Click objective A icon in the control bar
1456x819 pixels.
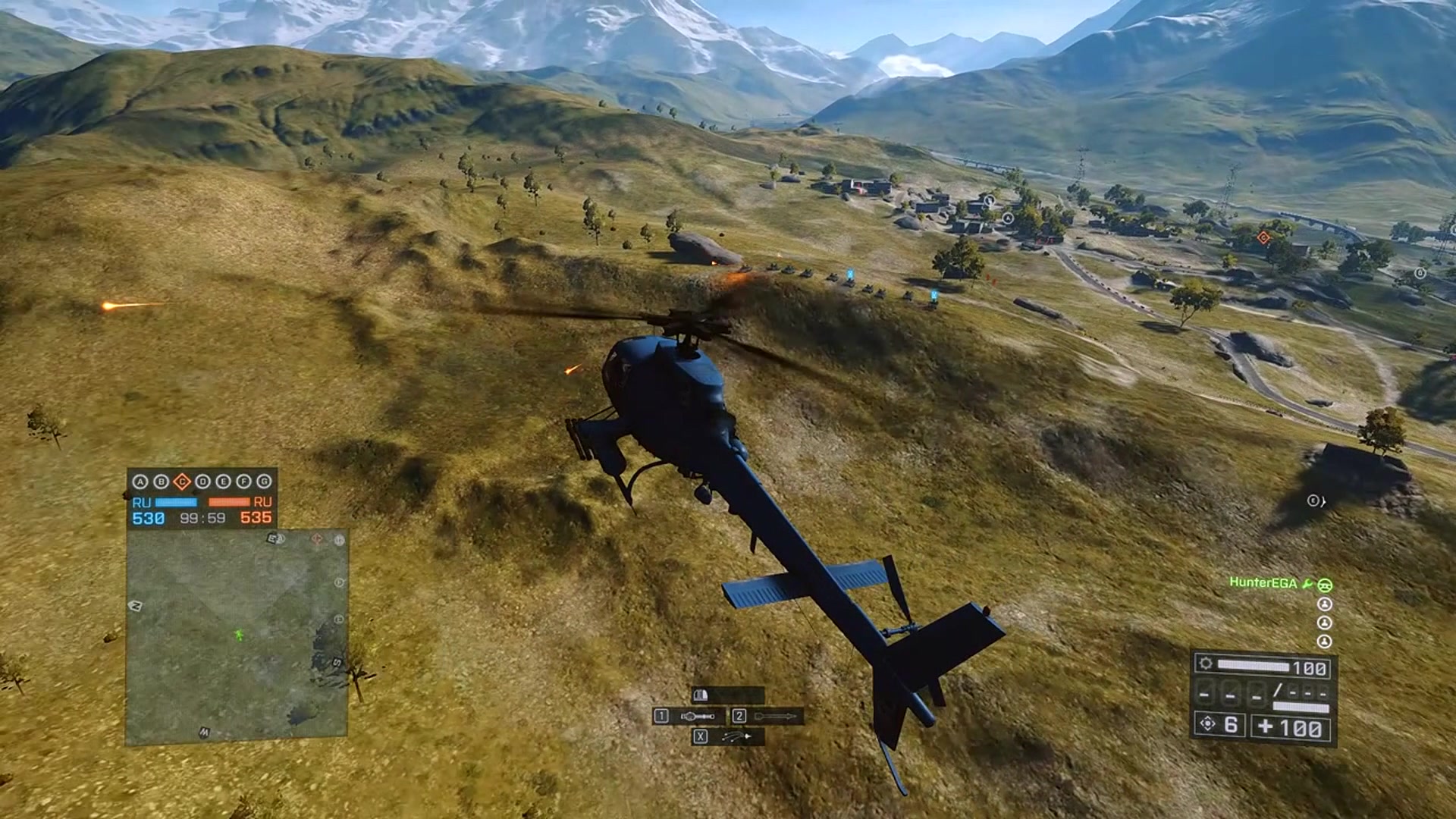point(141,482)
